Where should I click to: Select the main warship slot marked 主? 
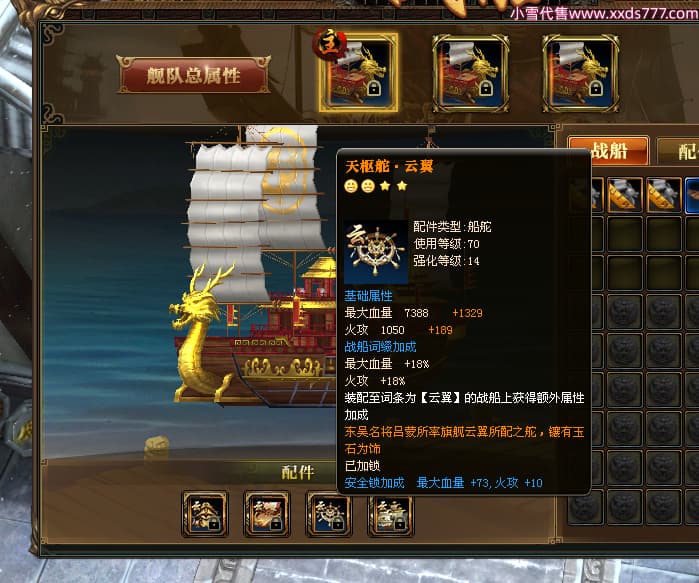point(358,72)
